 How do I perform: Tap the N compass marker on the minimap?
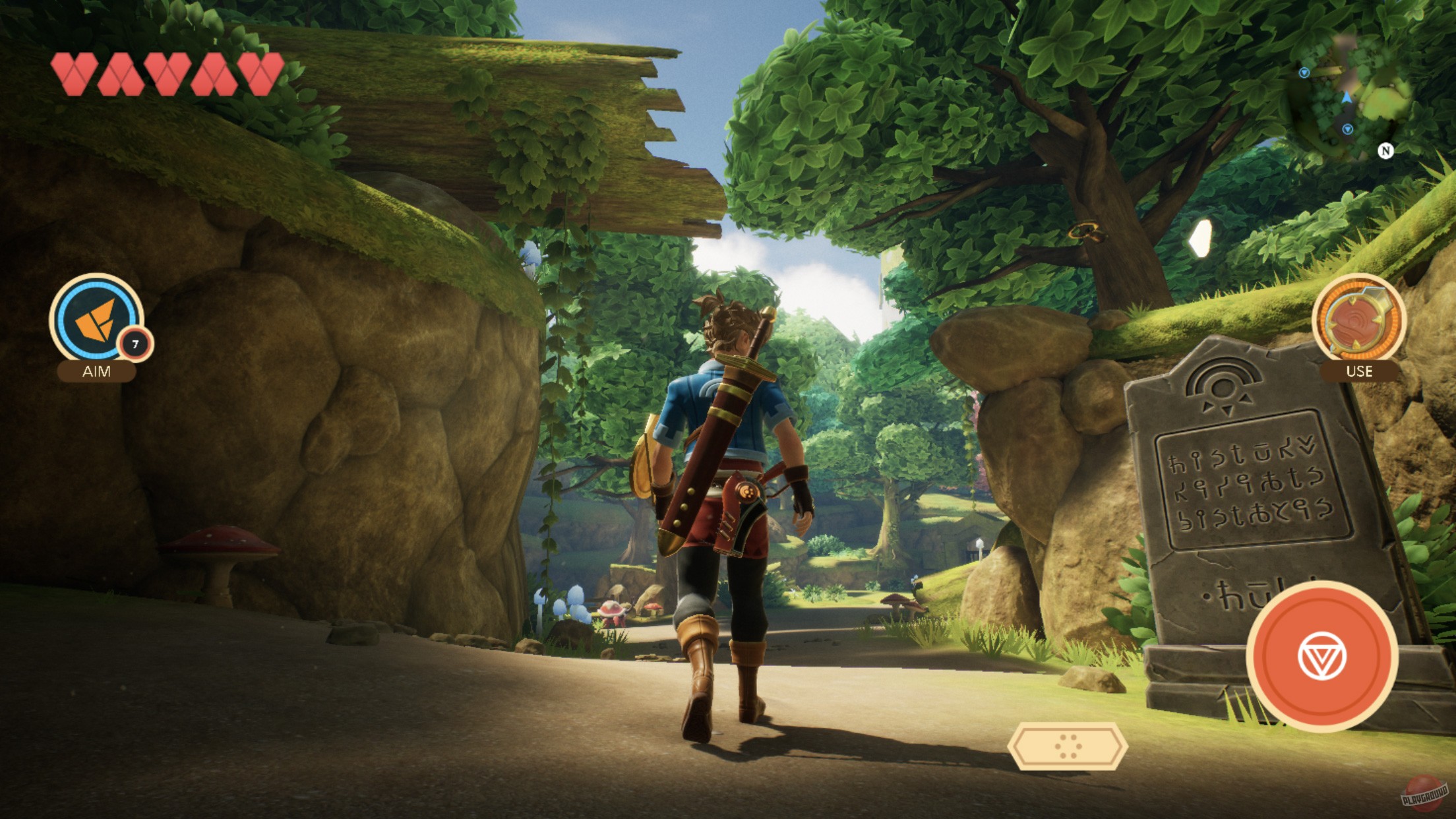pos(1386,150)
